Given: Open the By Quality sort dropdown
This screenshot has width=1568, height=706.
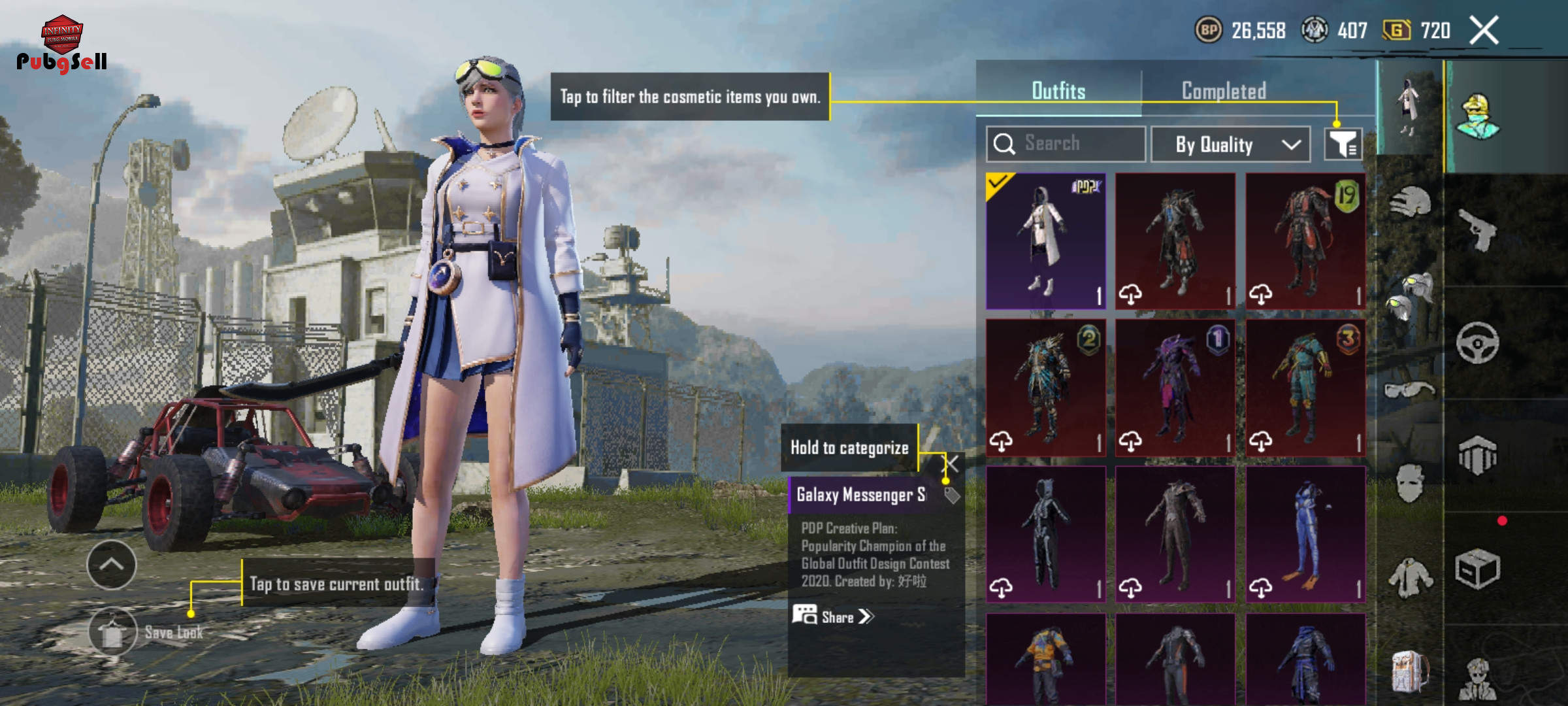Looking at the screenshot, I should point(1230,144).
